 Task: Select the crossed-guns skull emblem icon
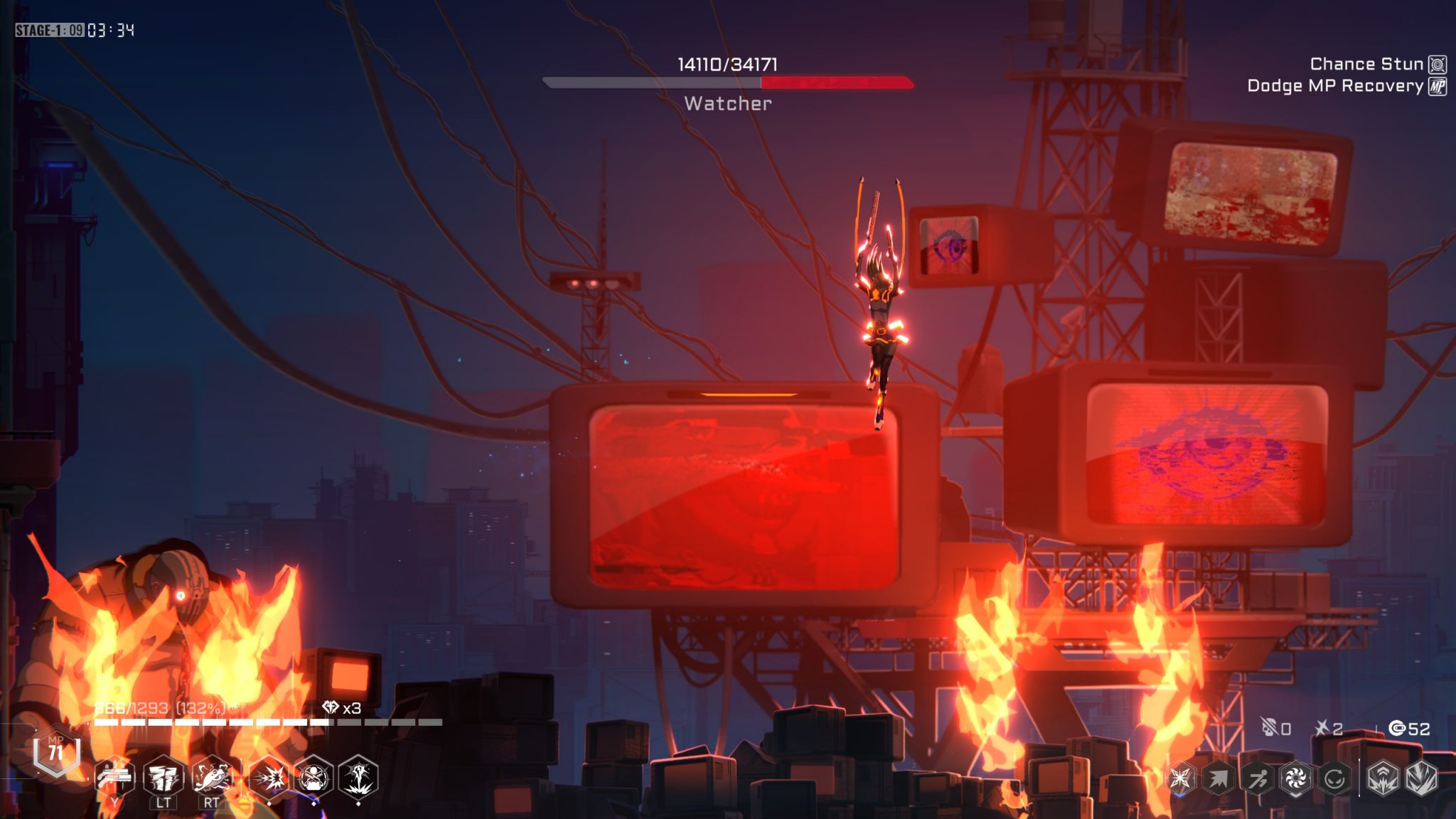pyautogui.click(x=314, y=778)
